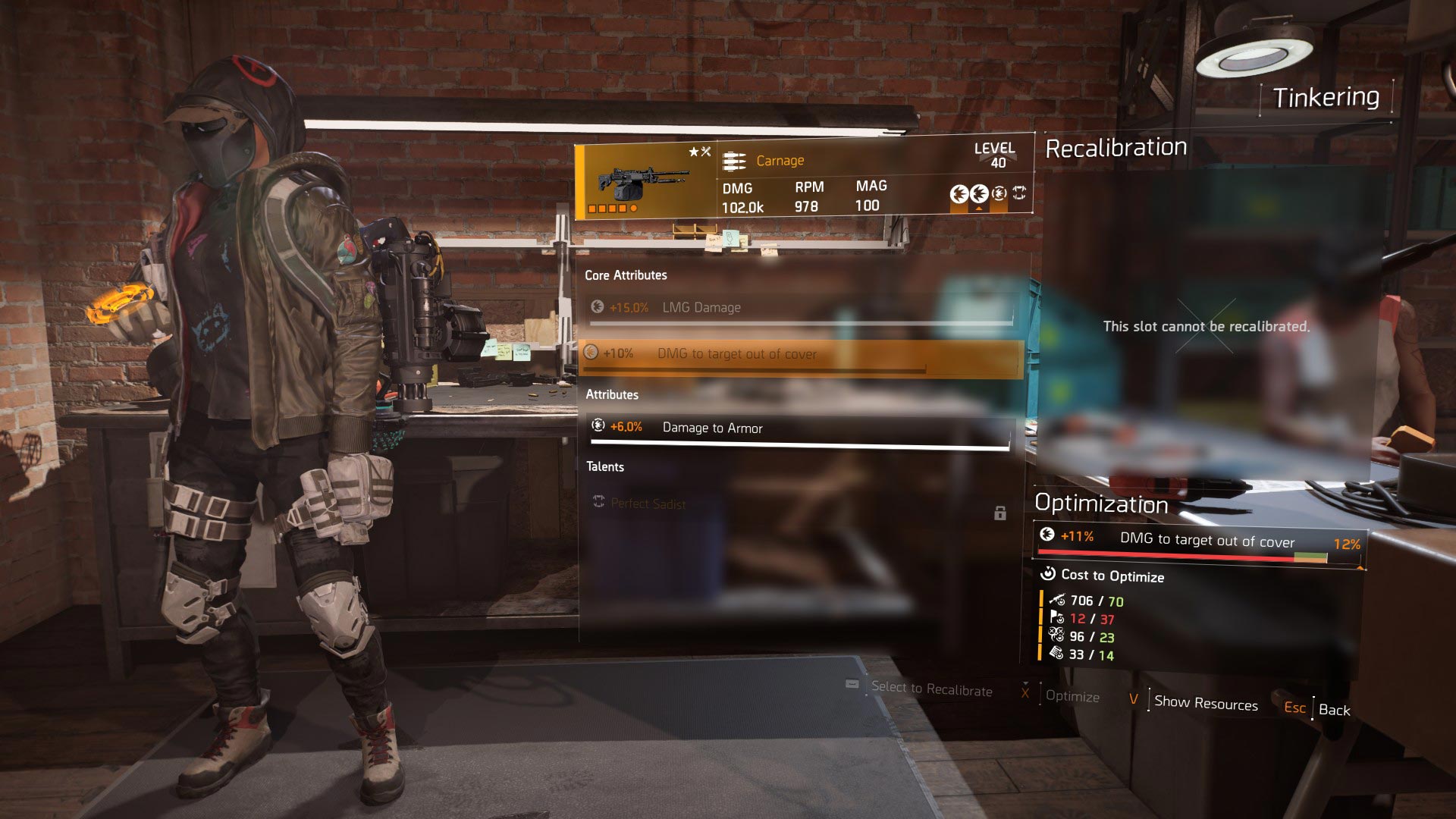
Task: Go Back from the recalibration screen
Action: pos(1334,710)
